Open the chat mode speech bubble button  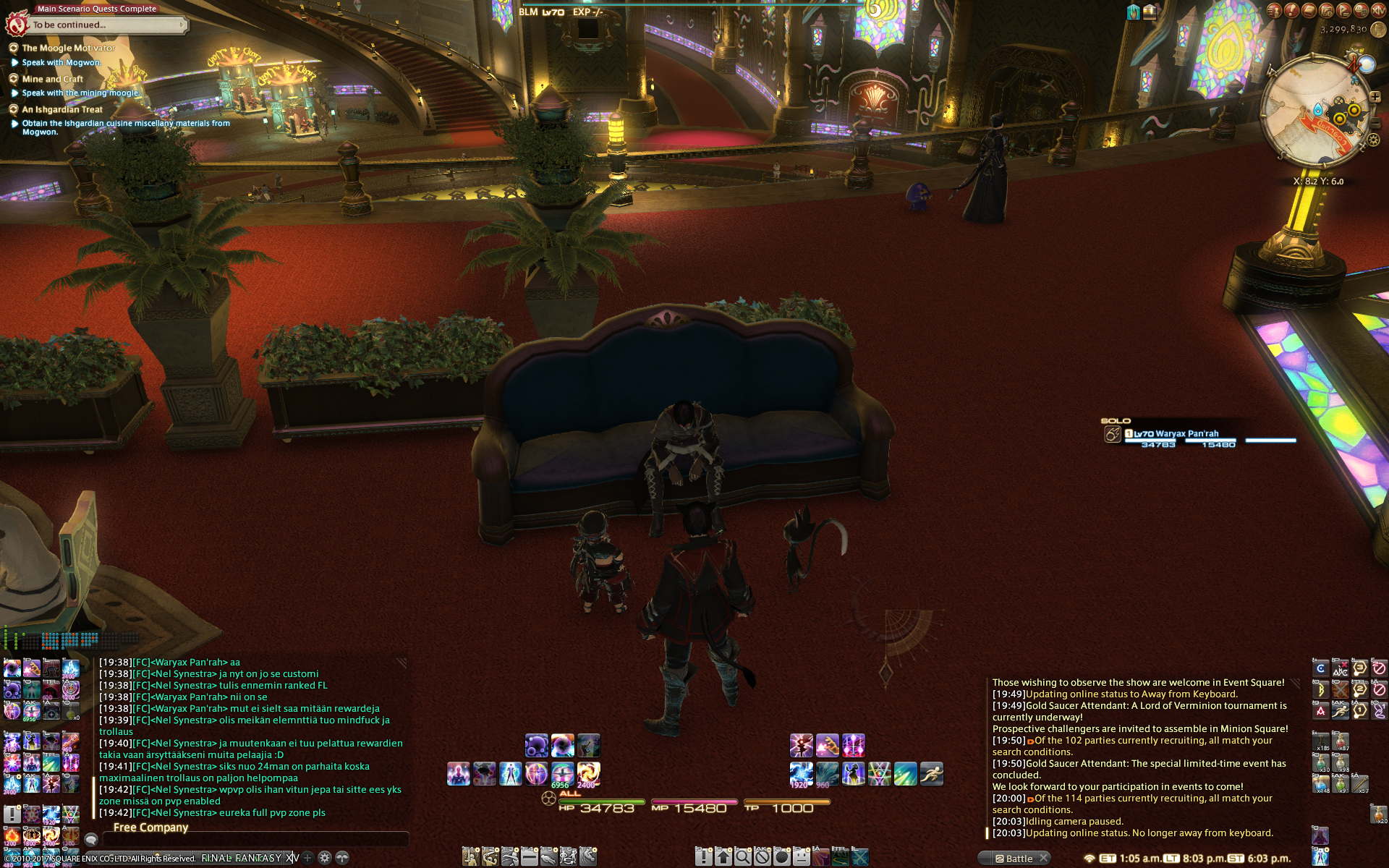click(x=91, y=839)
